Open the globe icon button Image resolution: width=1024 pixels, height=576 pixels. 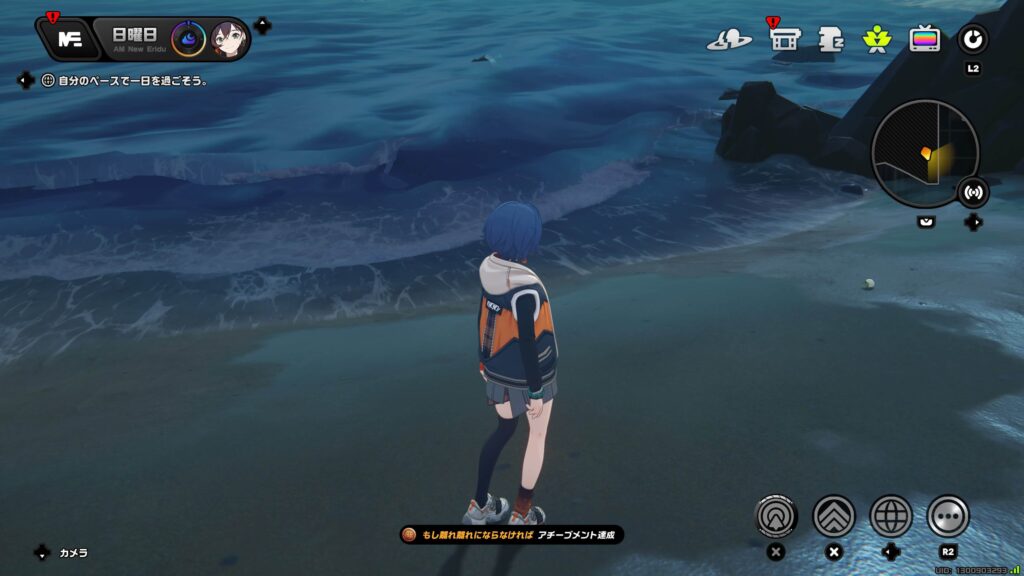[891, 516]
